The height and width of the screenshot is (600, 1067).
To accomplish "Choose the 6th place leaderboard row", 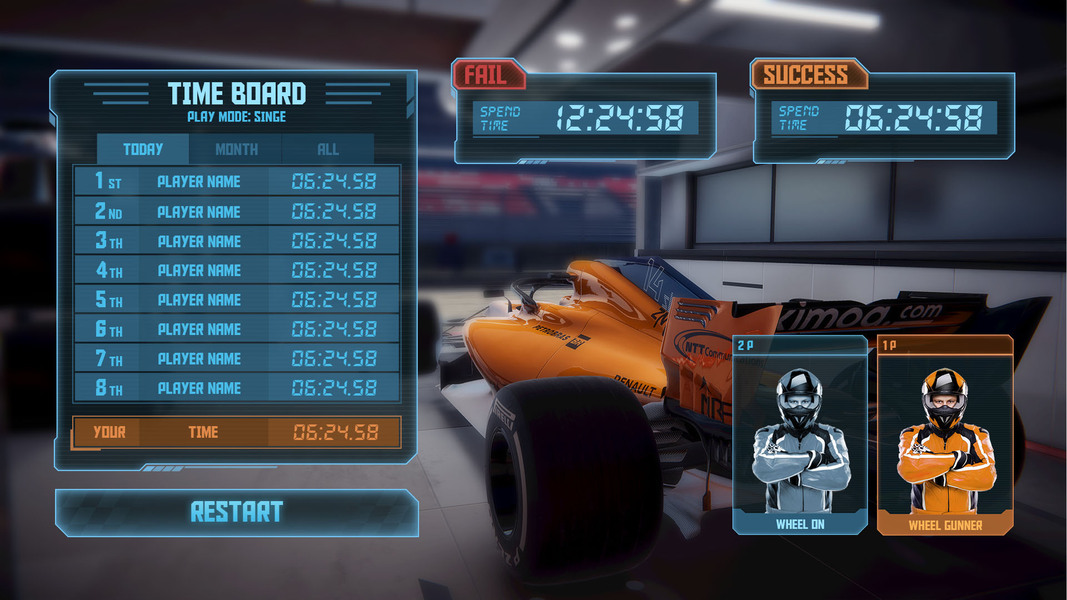I will [237, 329].
